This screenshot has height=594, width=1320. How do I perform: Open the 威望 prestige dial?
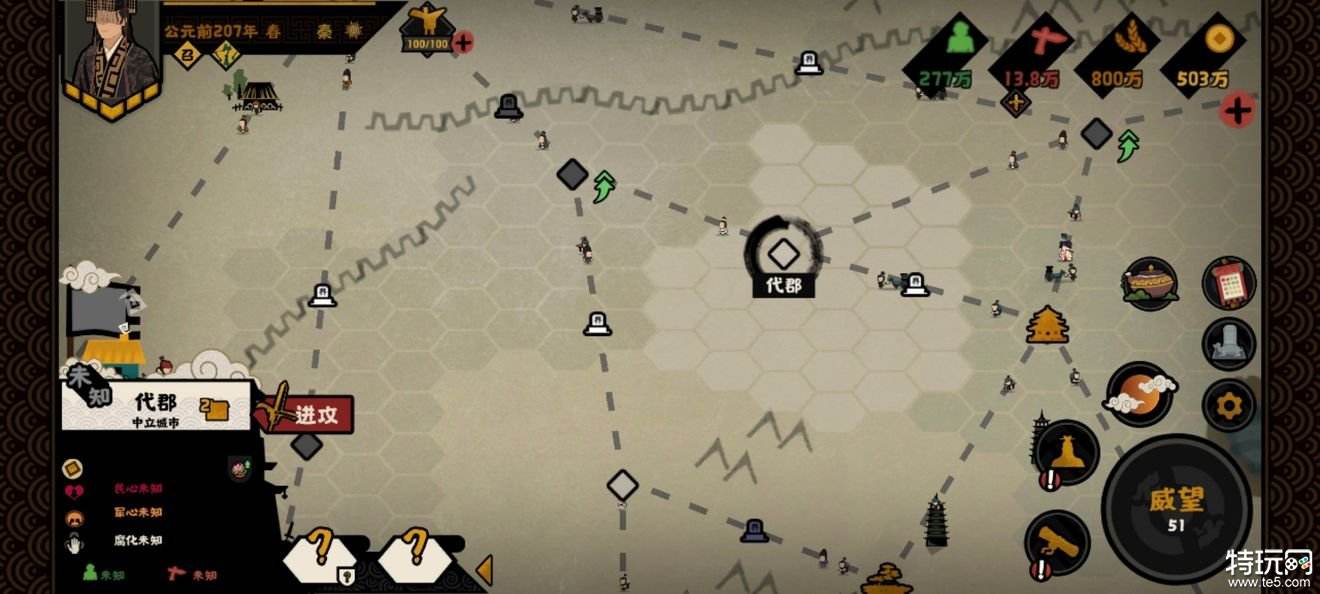coord(1175,508)
